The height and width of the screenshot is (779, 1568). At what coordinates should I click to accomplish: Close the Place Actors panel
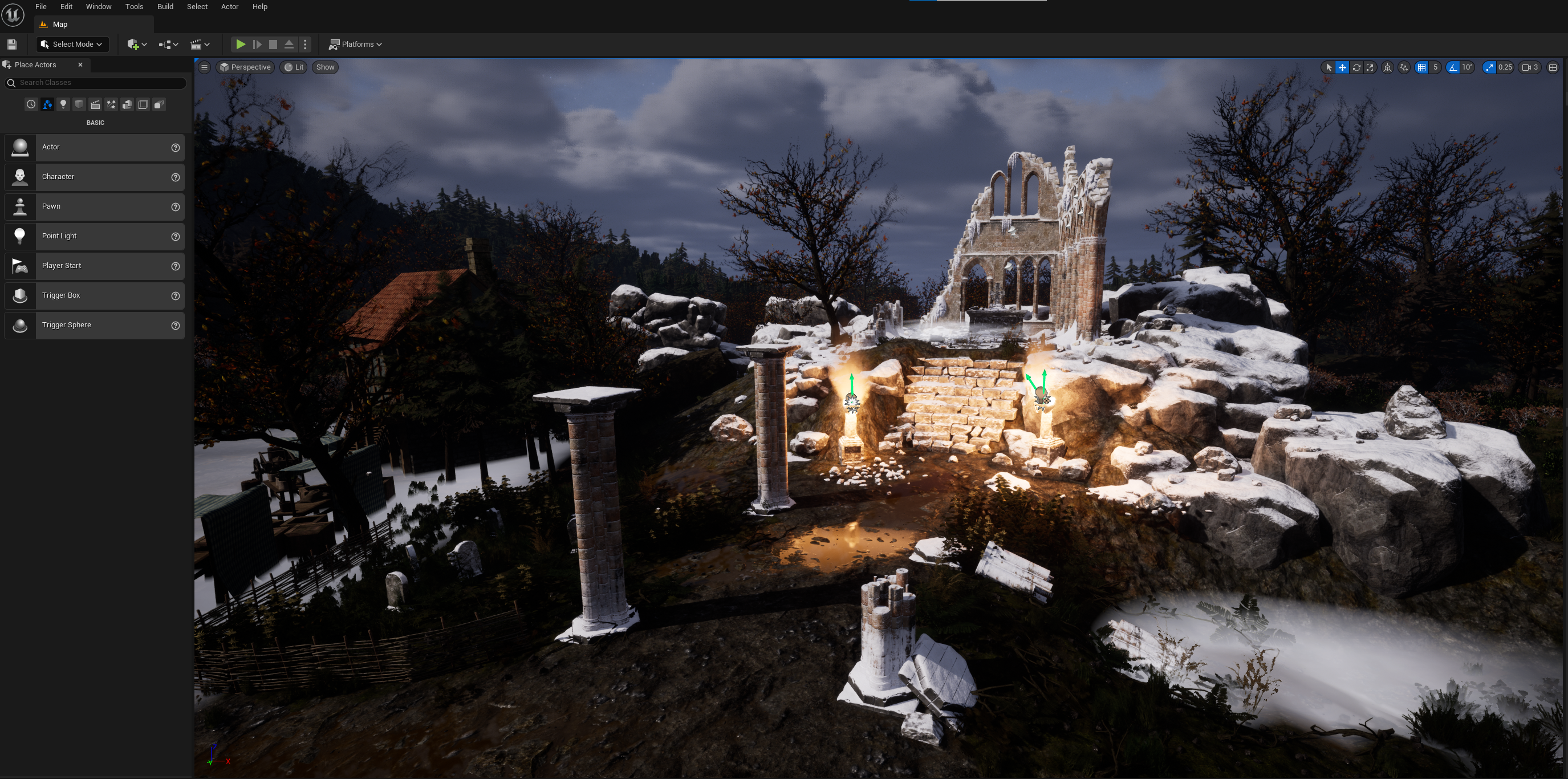point(80,64)
